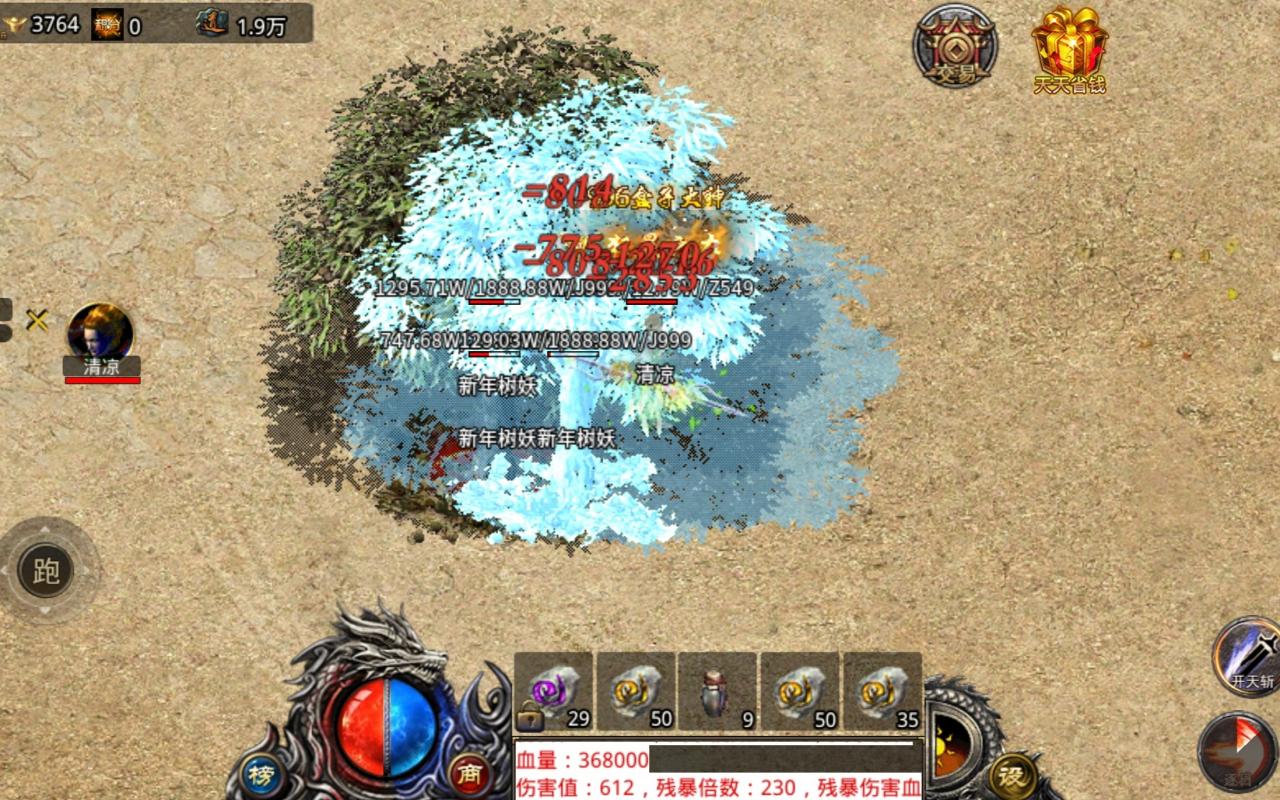Viewport: 1280px width, 800px height.
Task: Use the potion jar with 9 left
Action: click(x=717, y=692)
